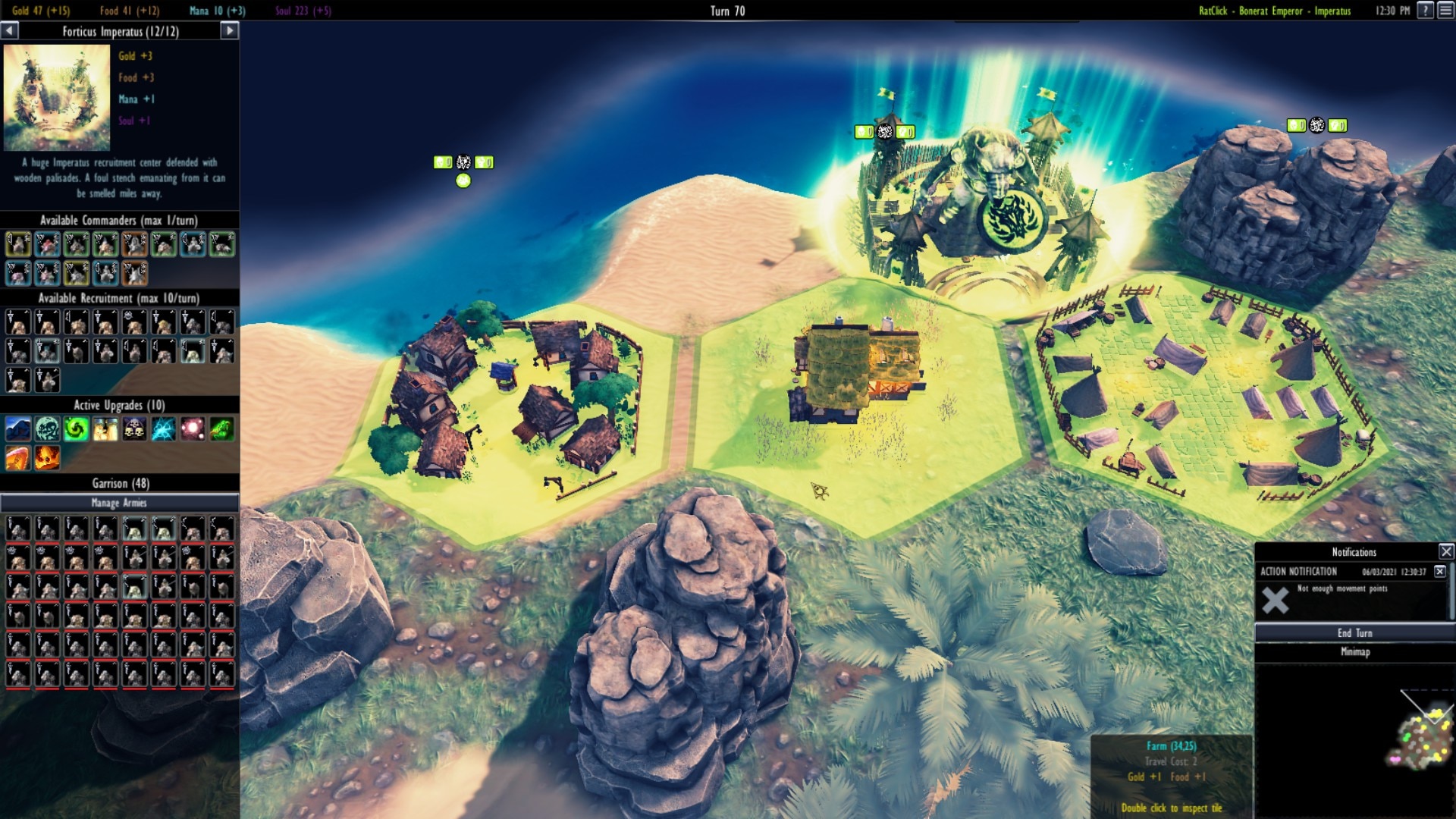Go to the previous city
The height and width of the screenshot is (819, 1456).
9,30
